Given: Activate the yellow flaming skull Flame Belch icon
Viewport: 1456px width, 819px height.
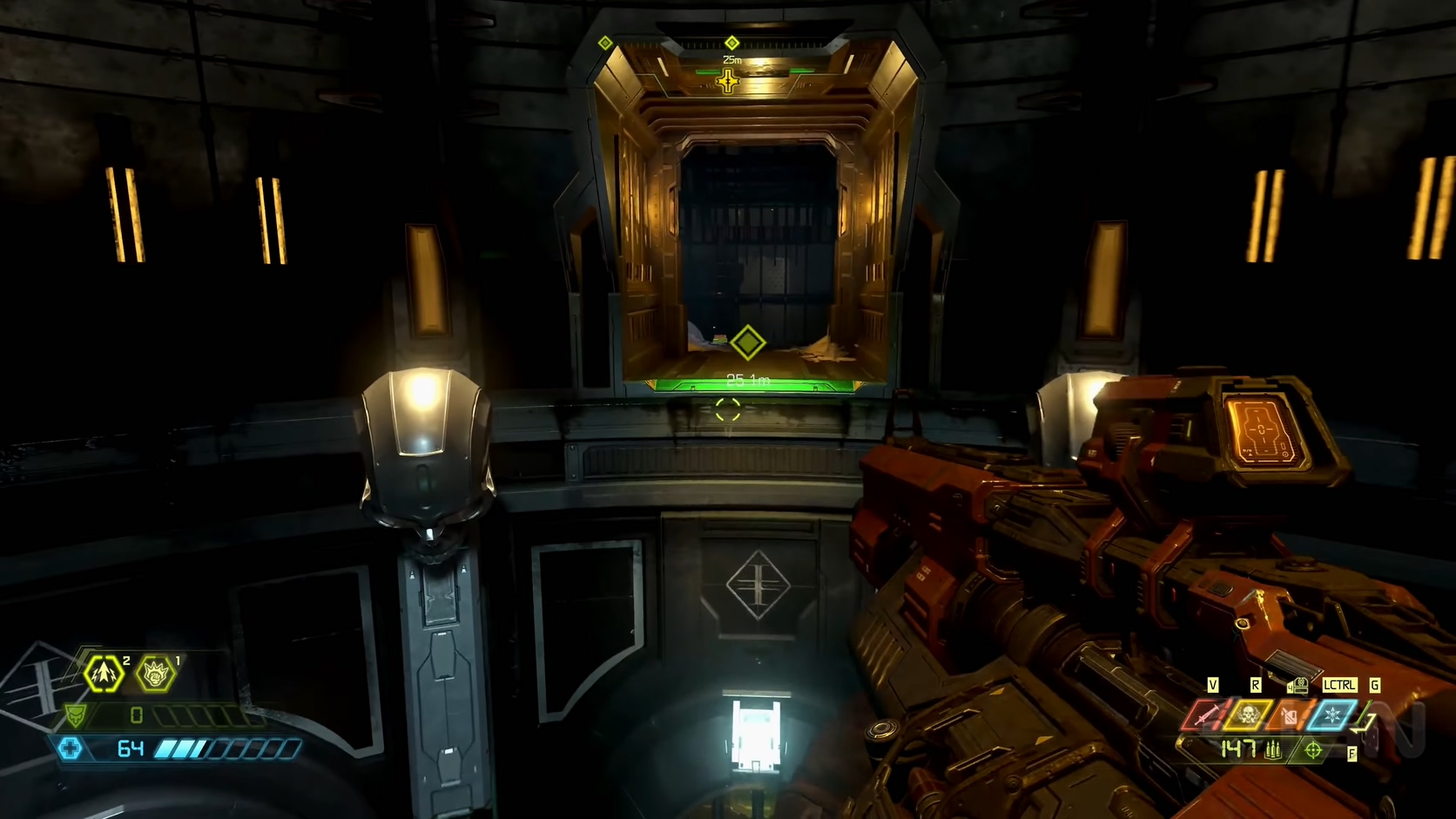Looking at the screenshot, I should pyautogui.click(x=1248, y=715).
